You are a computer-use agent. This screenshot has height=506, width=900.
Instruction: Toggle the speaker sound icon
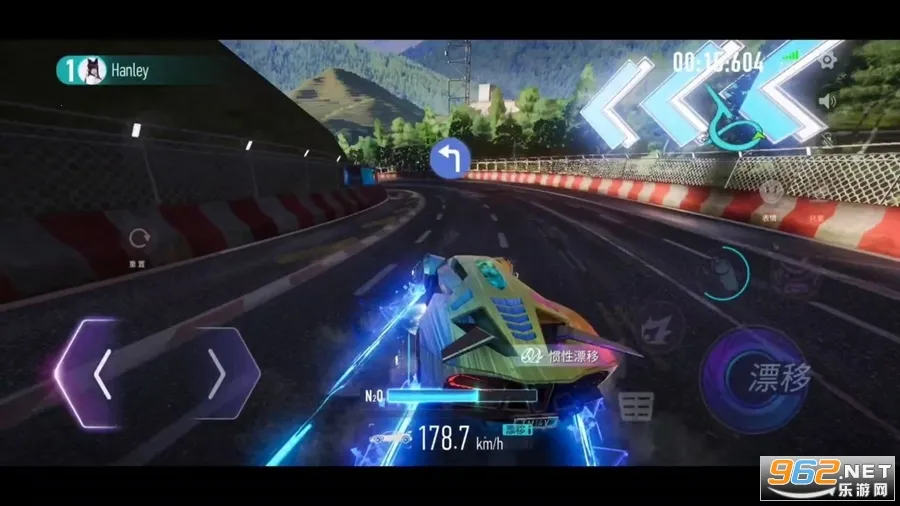click(x=827, y=100)
